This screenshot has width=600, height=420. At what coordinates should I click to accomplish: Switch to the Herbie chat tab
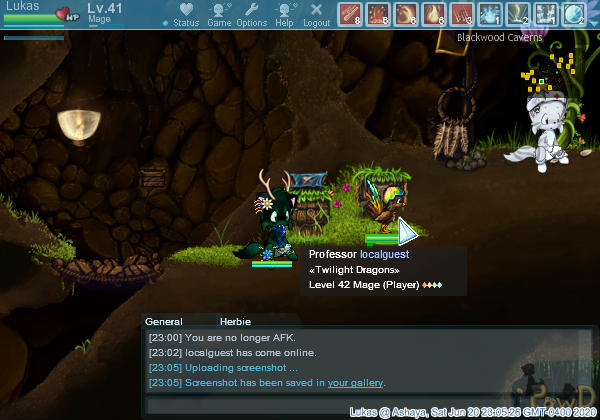pyautogui.click(x=234, y=322)
